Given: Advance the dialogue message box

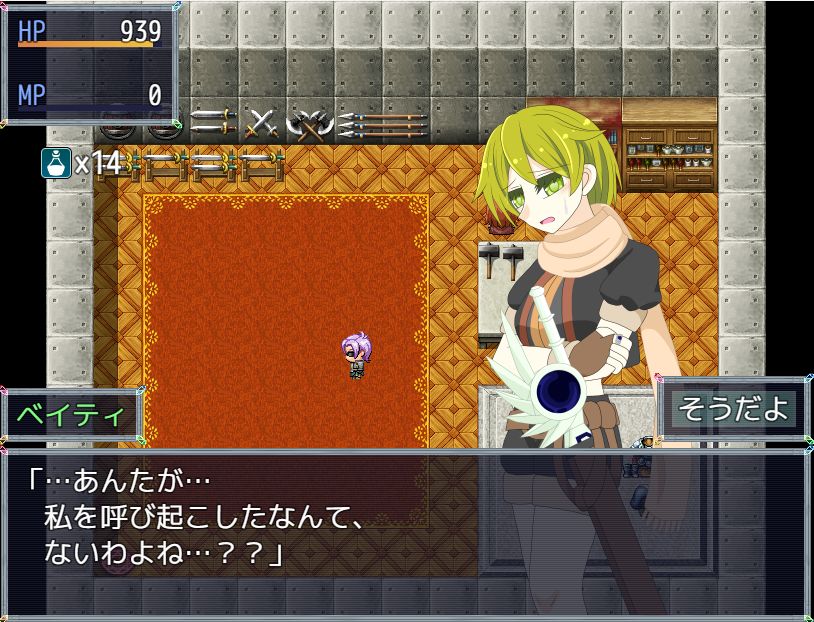Looking at the screenshot, I should (x=406, y=522).
